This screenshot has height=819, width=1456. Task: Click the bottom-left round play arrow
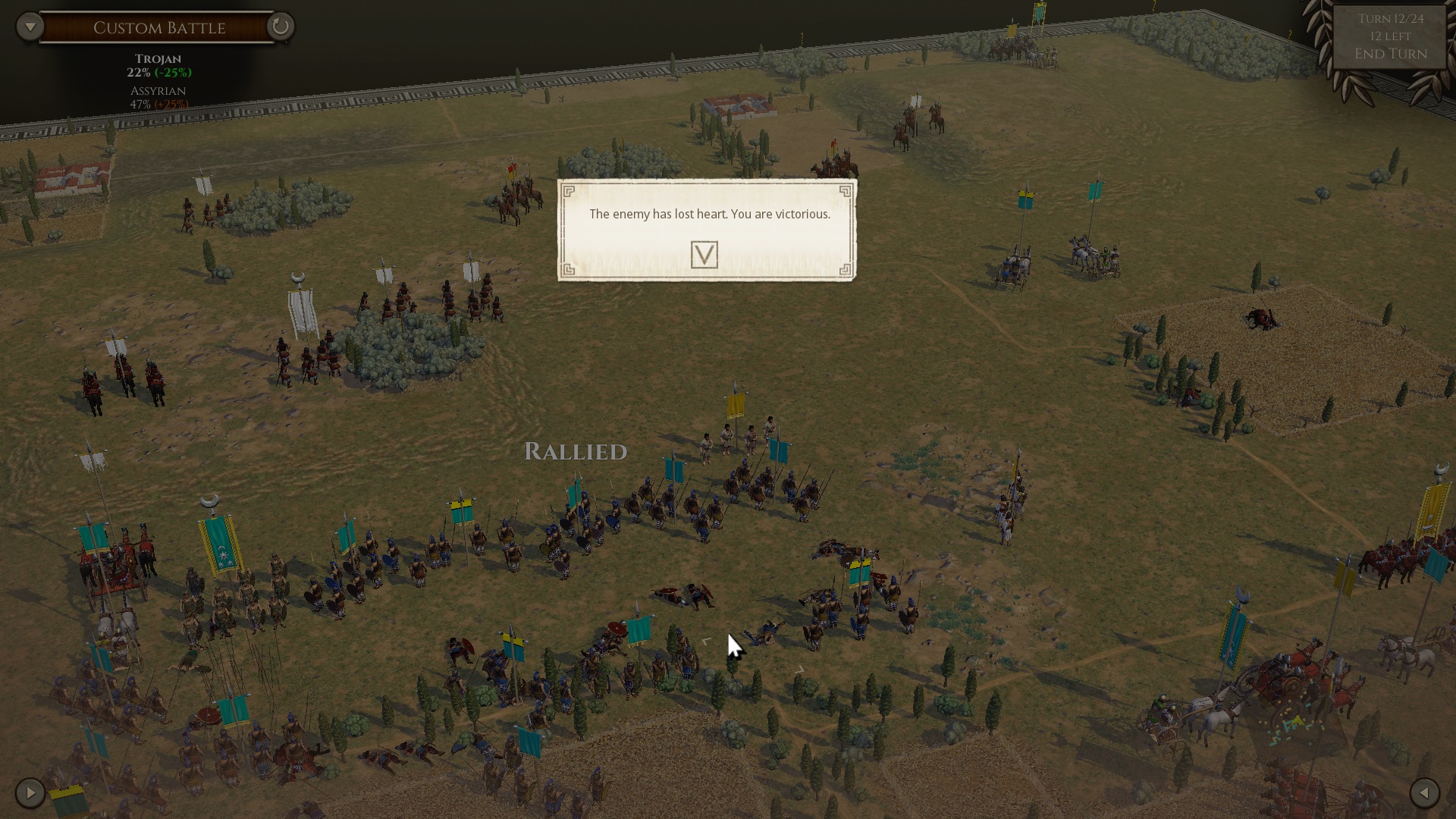tap(30, 793)
